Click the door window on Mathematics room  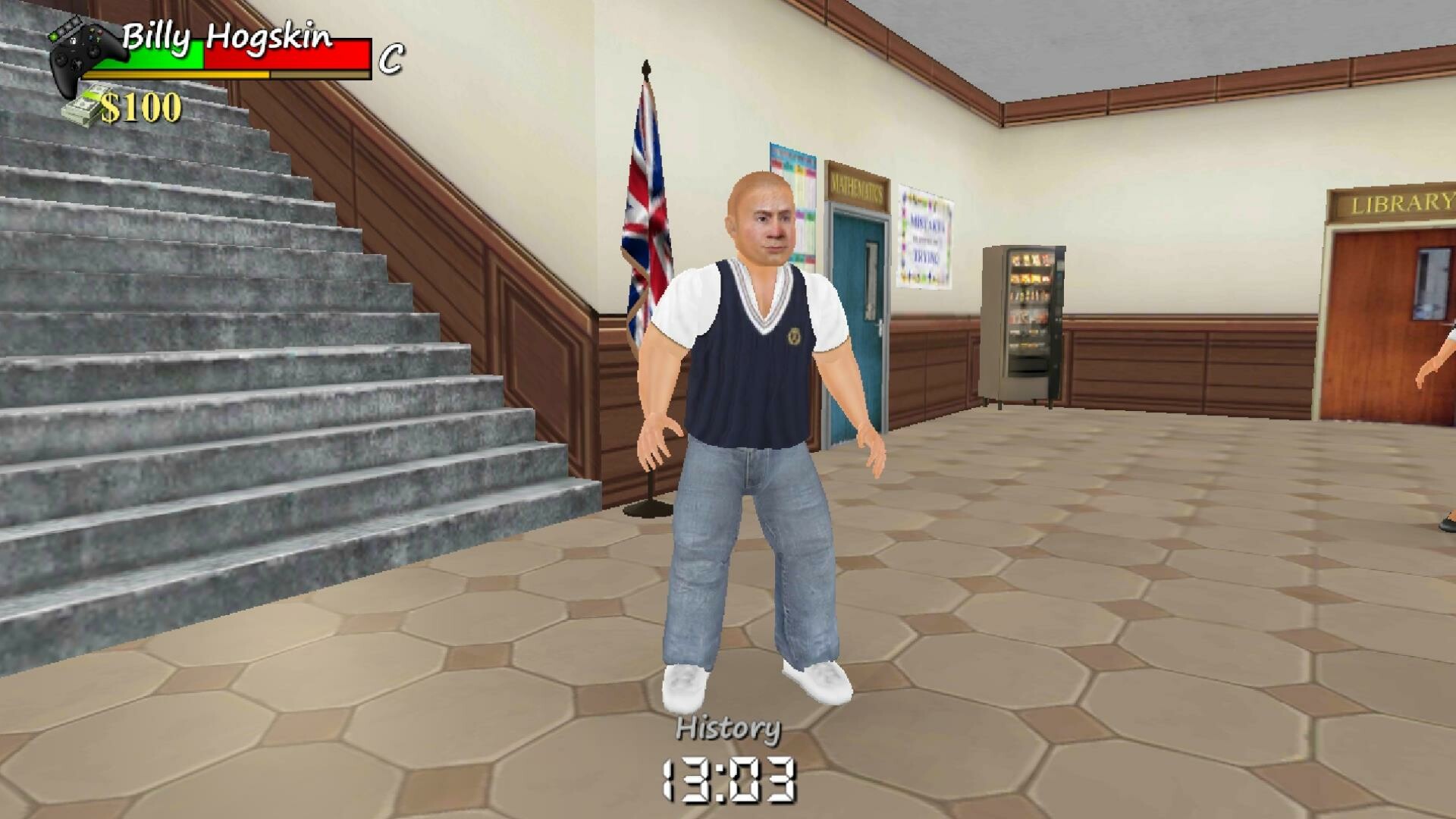tap(872, 281)
